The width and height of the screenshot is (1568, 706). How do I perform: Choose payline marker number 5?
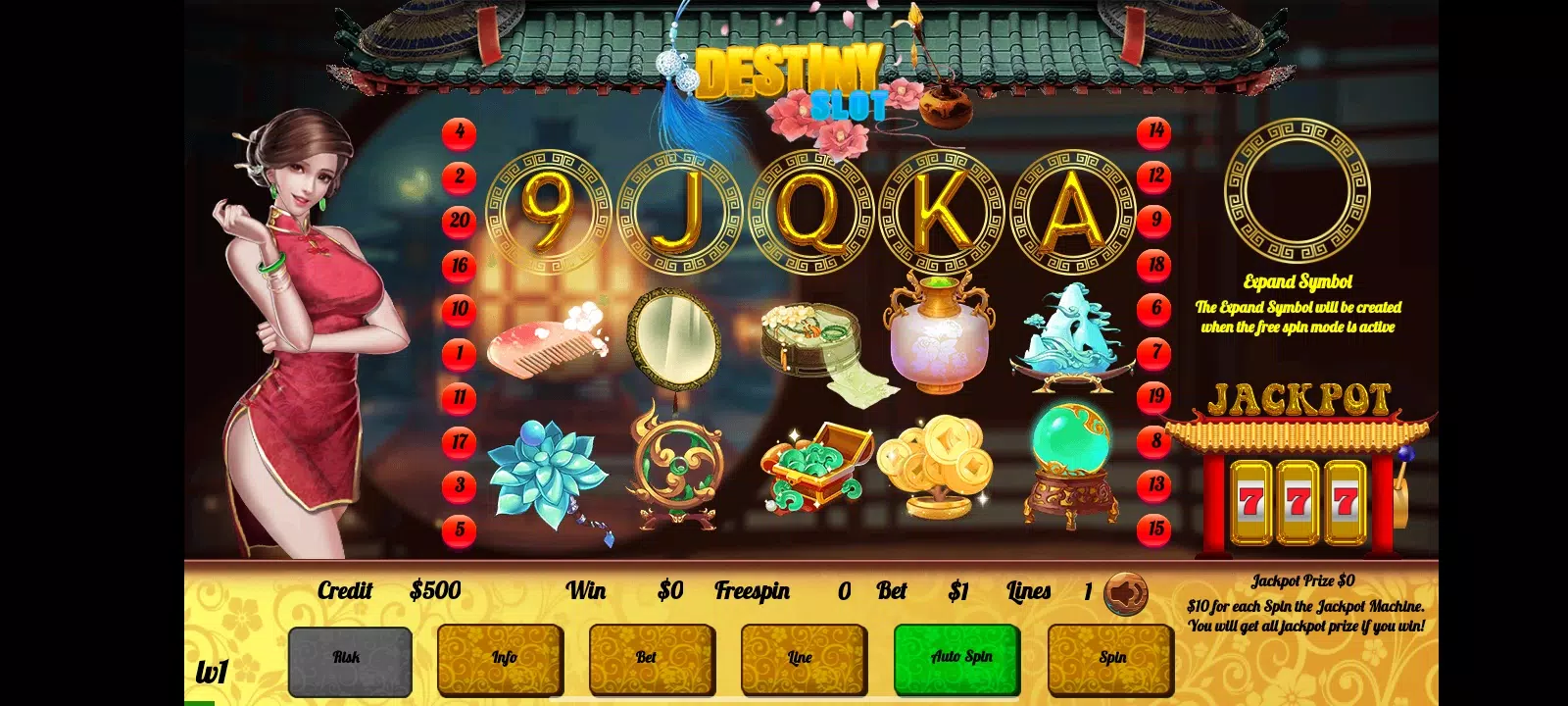coord(460,530)
